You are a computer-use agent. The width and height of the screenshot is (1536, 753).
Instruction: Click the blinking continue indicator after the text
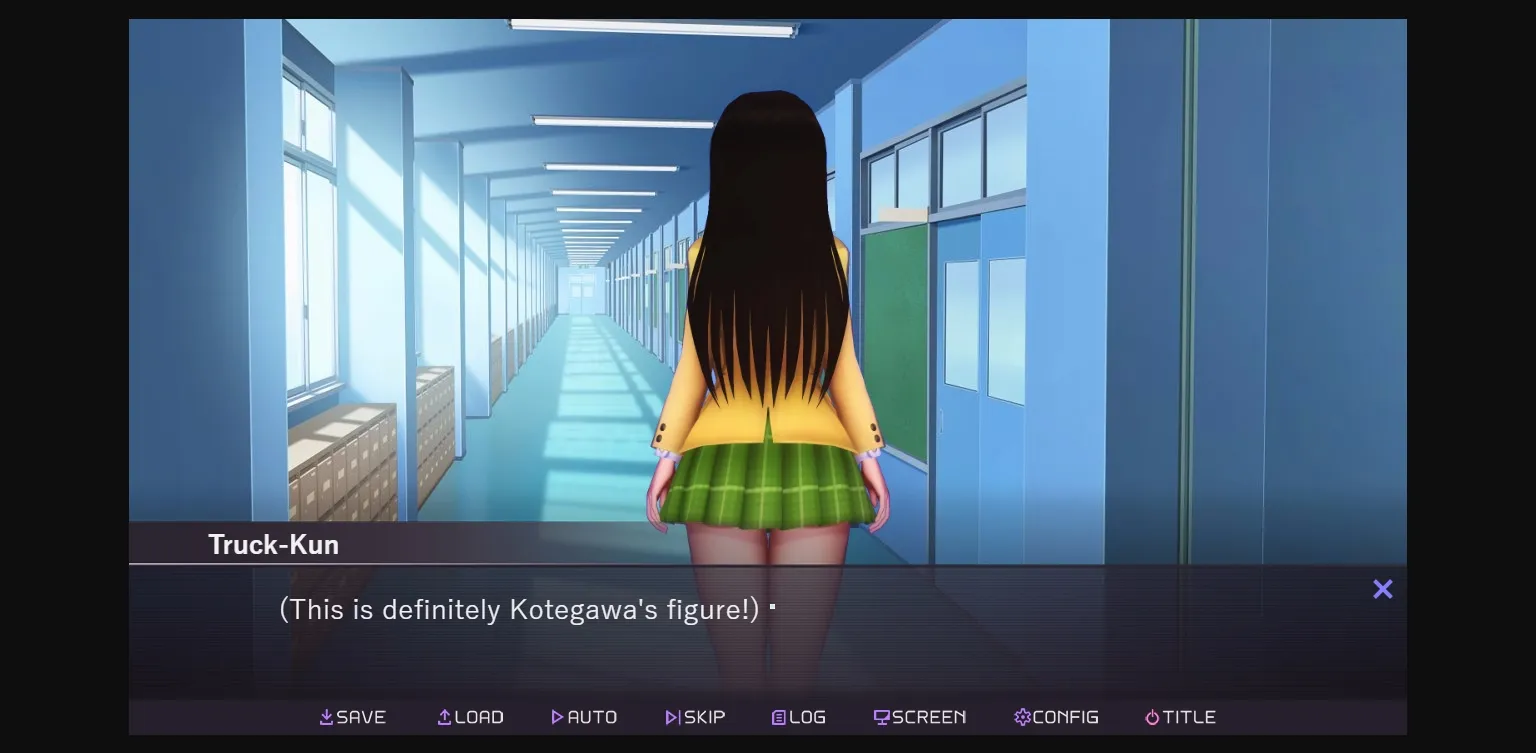(773, 606)
